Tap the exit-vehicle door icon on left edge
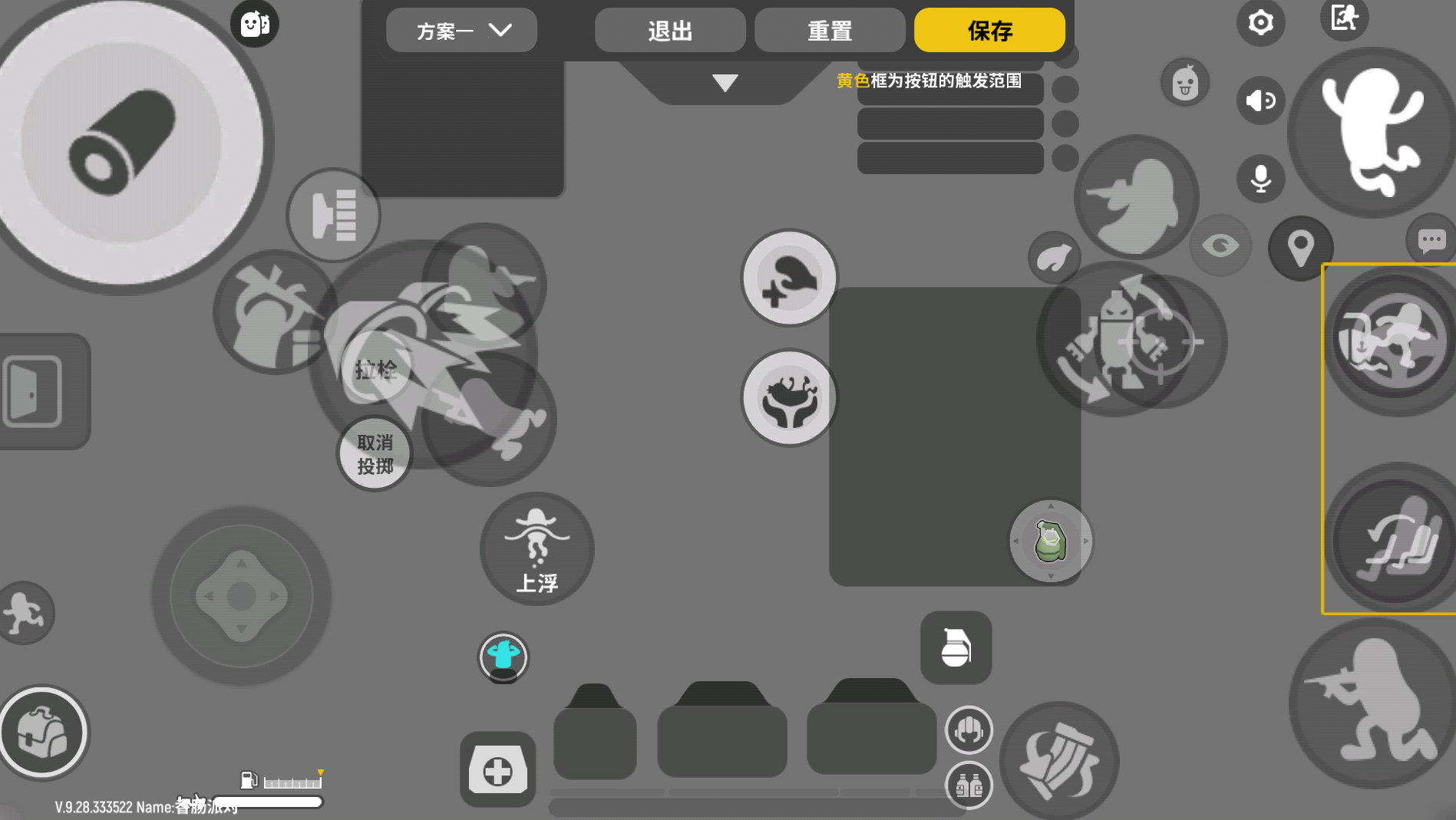 click(x=32, y=391)
